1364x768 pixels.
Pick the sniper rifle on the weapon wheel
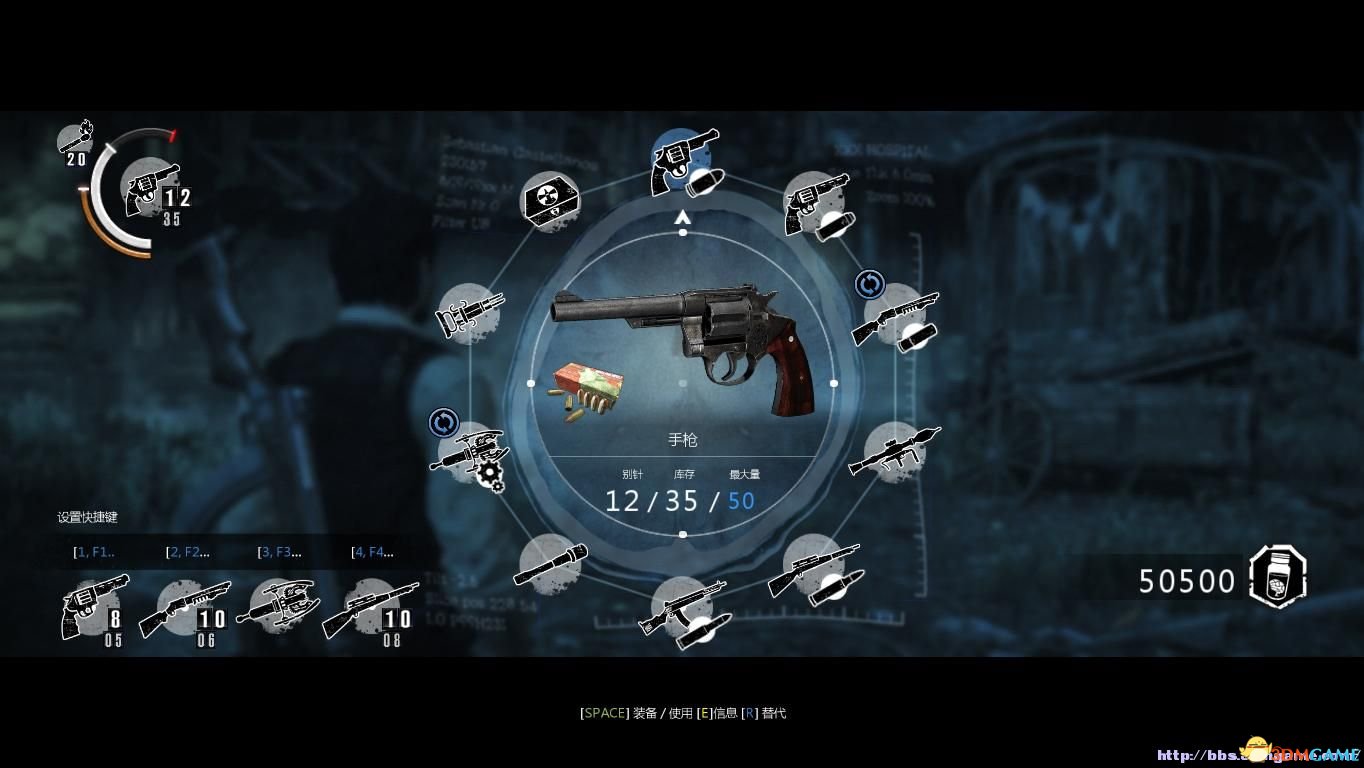[x=814, y=569]
